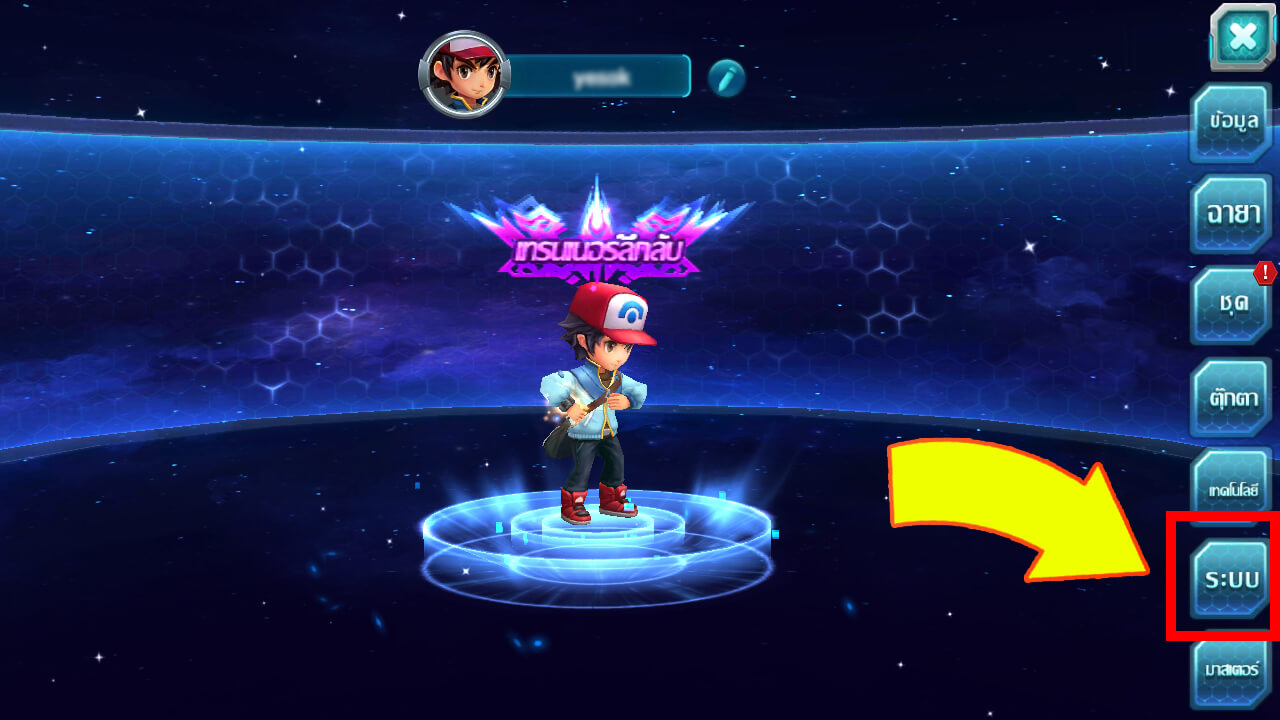1280x720 pixels.
Task: Click the trainer avatar portrait
Action: (x=464, y=74)
